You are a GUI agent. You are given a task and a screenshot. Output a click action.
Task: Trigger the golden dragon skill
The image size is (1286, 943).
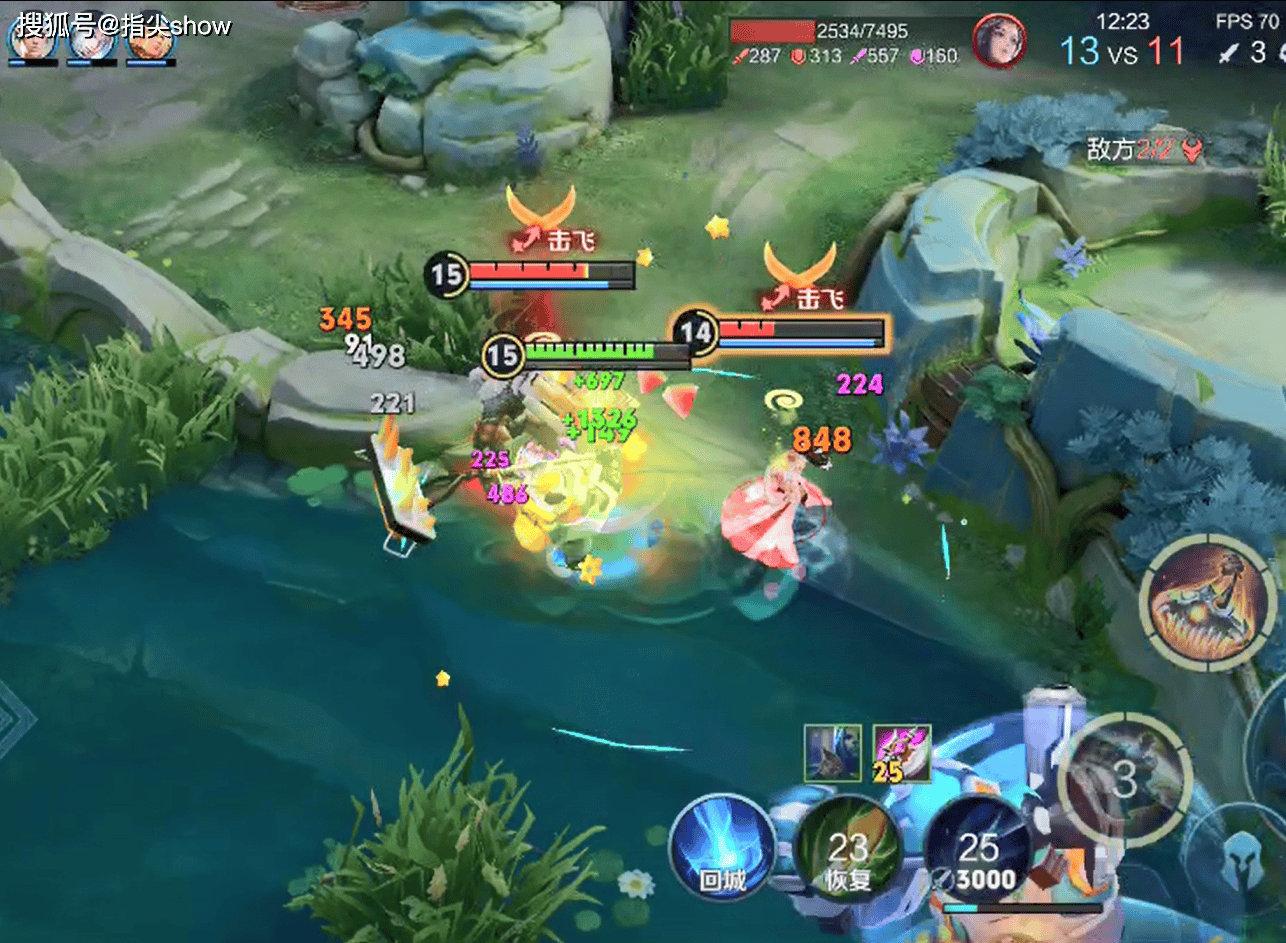tap(1207, 603)
